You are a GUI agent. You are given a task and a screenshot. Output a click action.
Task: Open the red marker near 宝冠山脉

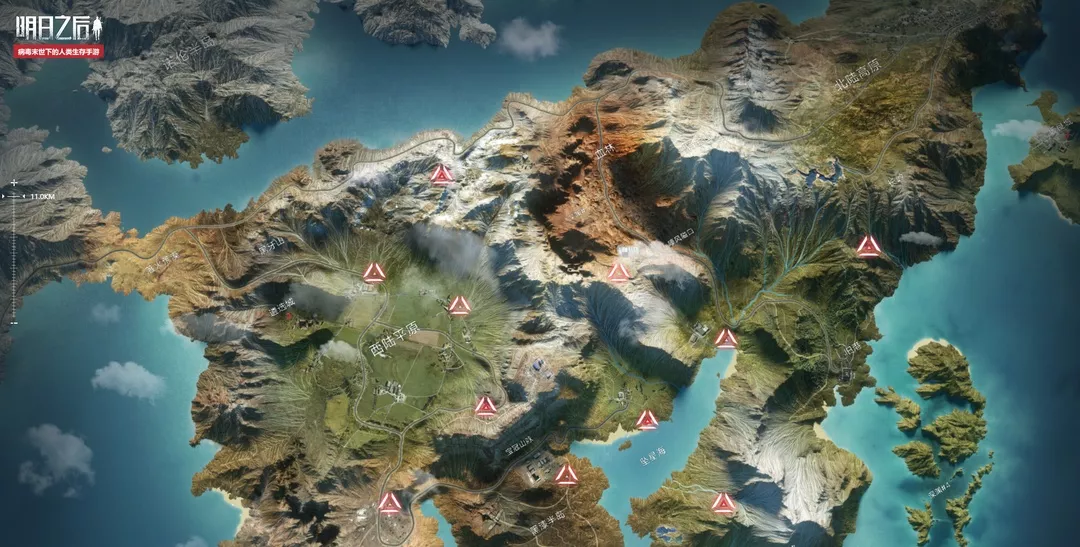485,405
